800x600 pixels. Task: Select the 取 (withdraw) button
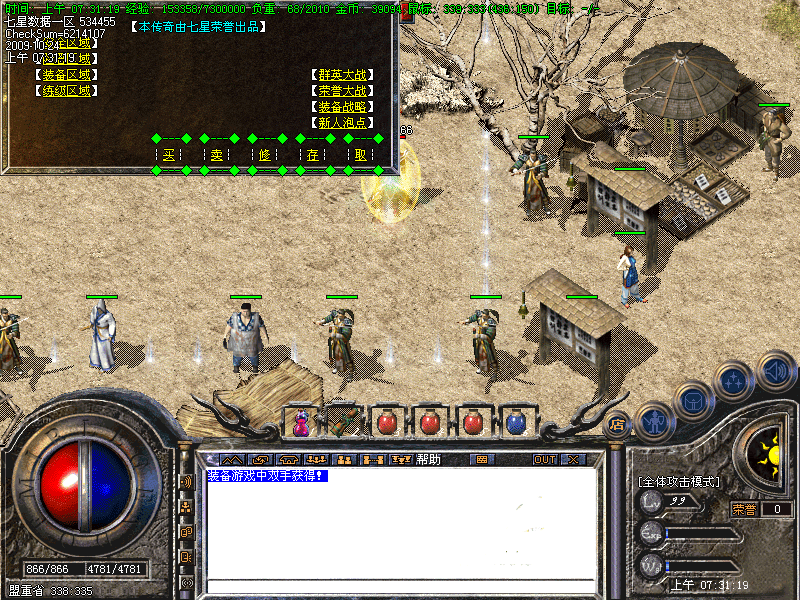[361, 155]
